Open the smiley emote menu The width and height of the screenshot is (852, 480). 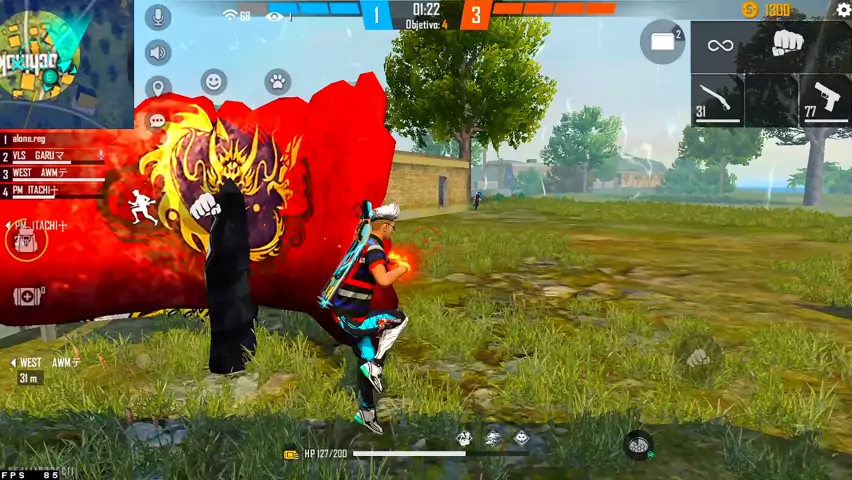(213, 82)
